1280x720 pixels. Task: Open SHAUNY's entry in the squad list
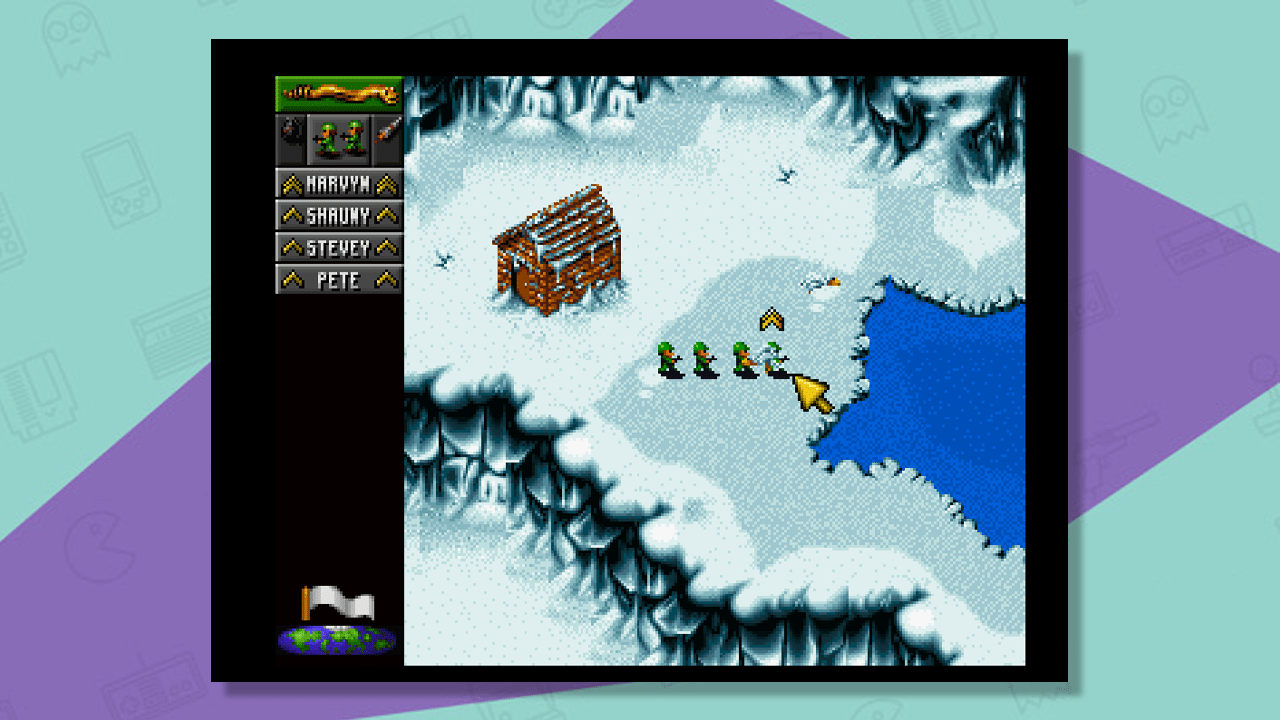click(x=337, y=216)
